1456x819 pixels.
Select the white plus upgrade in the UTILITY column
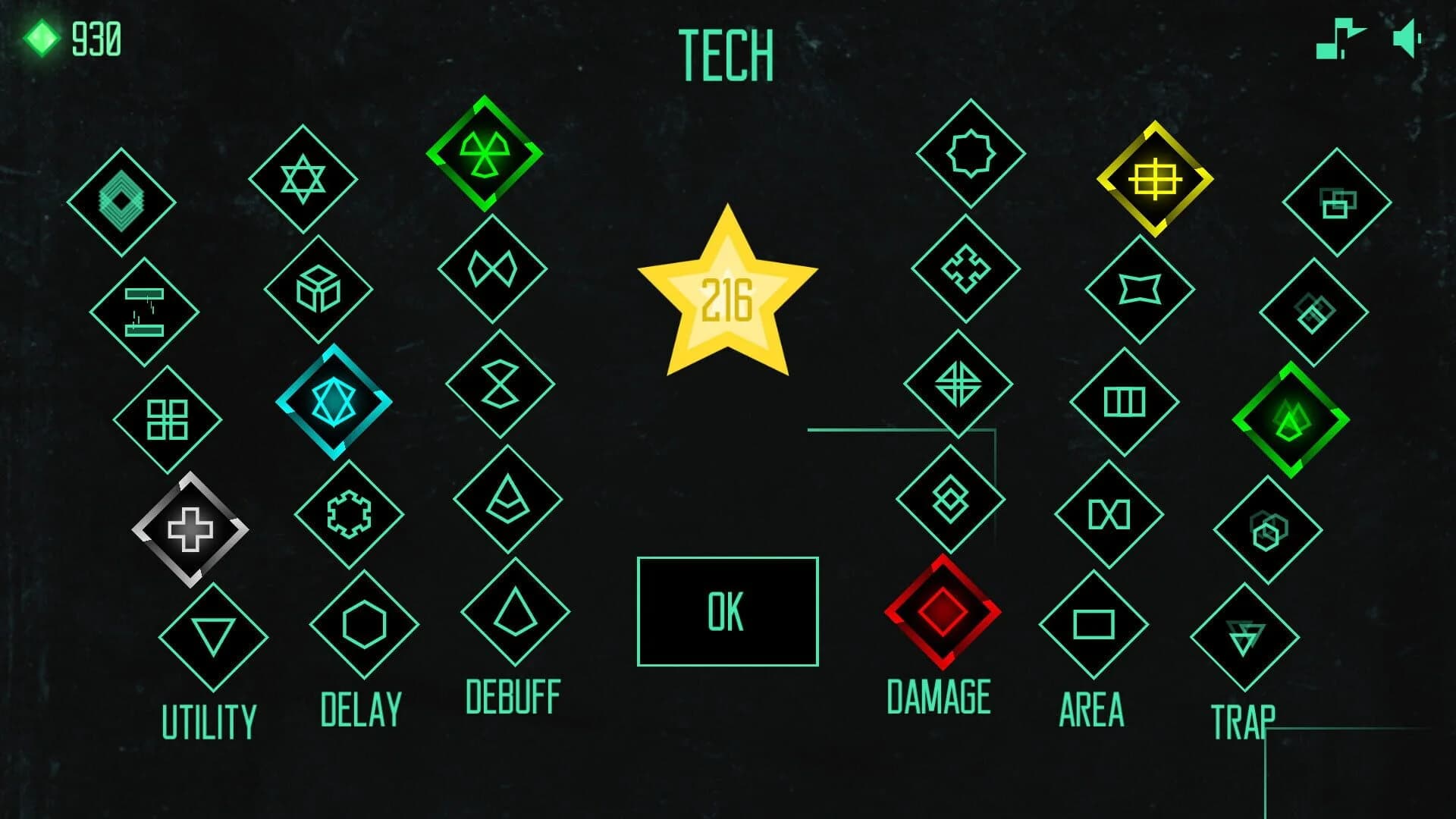point(192,529)
